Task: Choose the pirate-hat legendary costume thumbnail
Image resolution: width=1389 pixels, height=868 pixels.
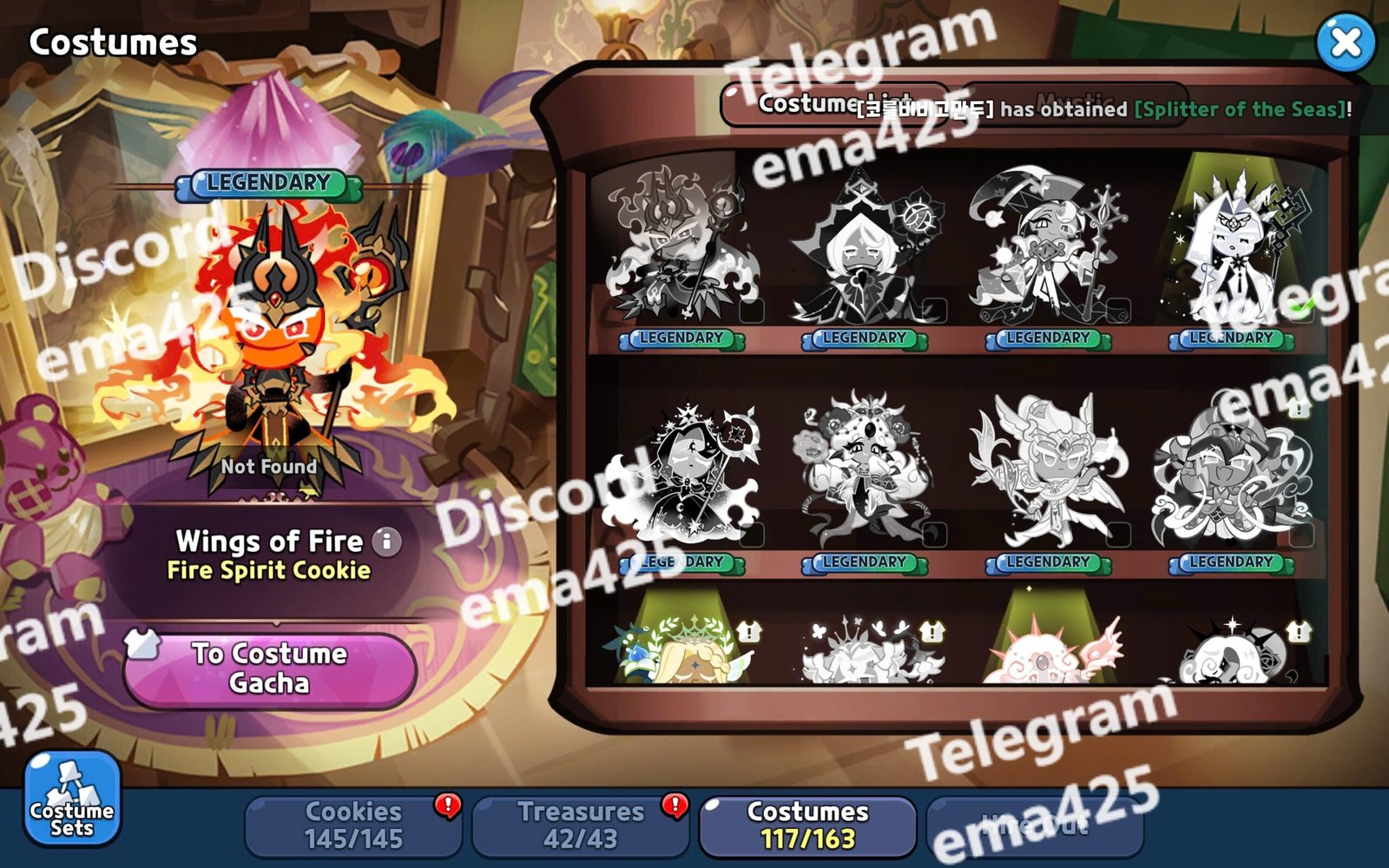Action: (x=1048, y=247)
